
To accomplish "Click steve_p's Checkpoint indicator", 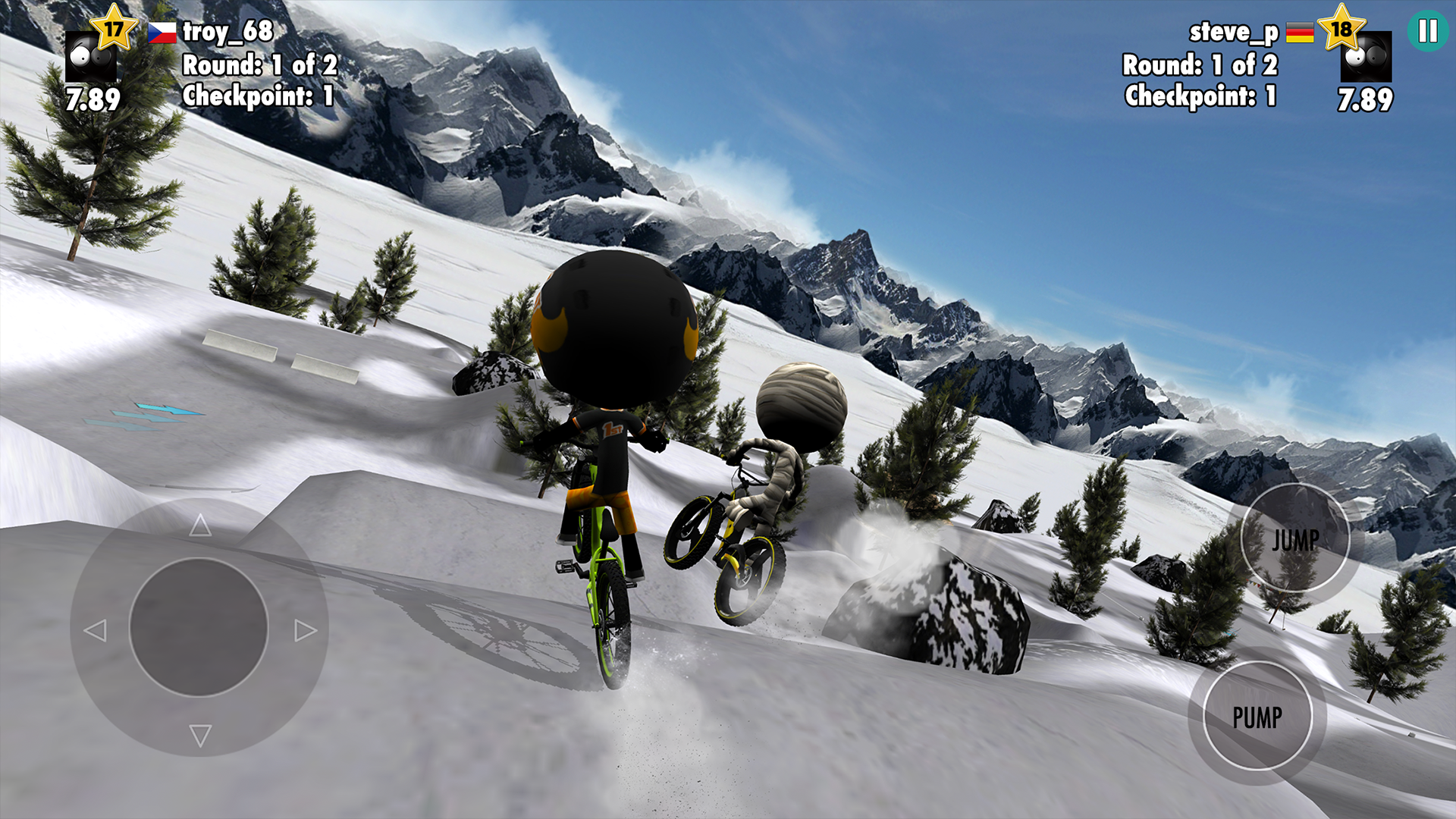I will click(x=1200, y=95).
